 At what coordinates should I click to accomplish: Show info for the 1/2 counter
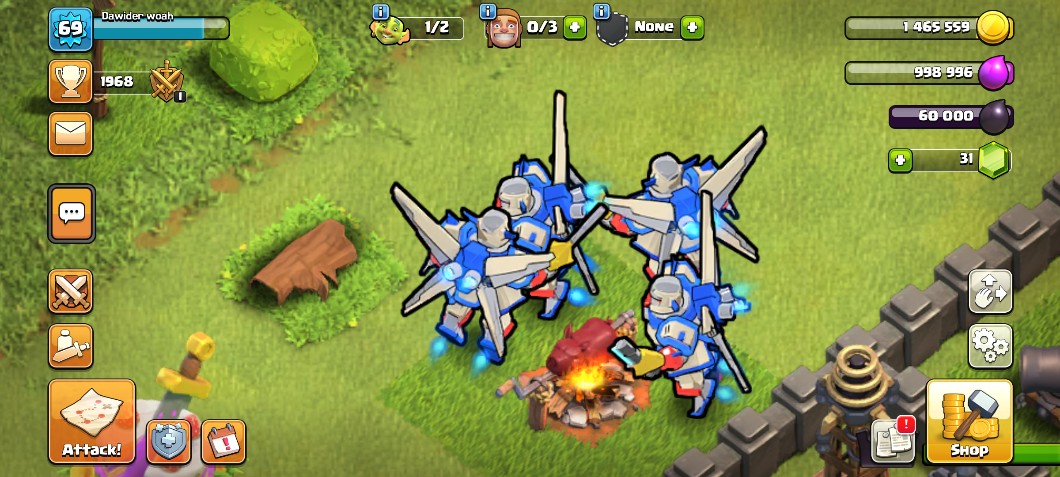tap(381, 12)
